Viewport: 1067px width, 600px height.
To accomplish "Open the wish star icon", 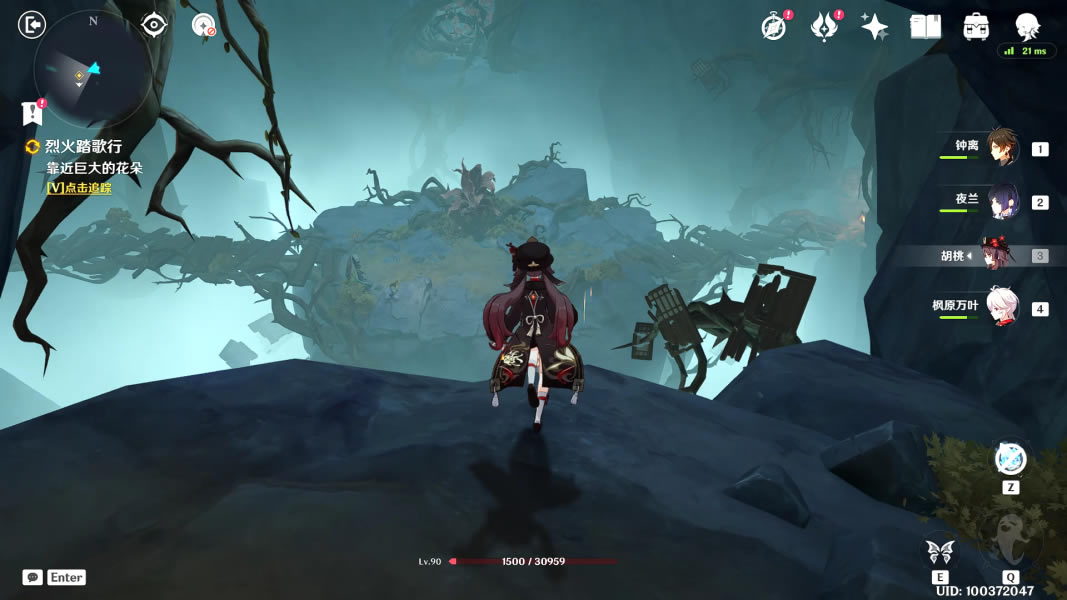I will (875, 27).
